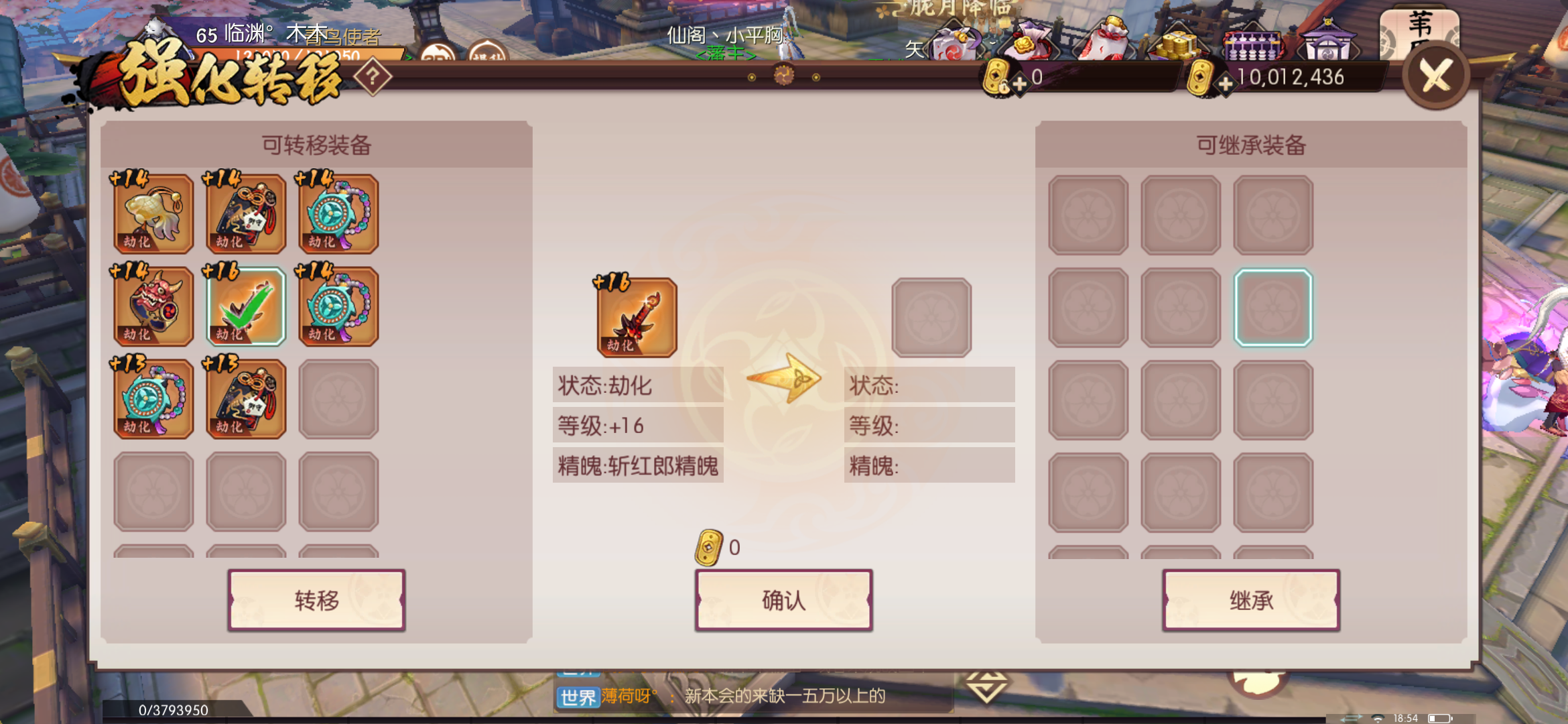Click the white pouch with red ribbon icon
The height and width of the screenshot is (724, 1568).
[x=1108, y=42]
